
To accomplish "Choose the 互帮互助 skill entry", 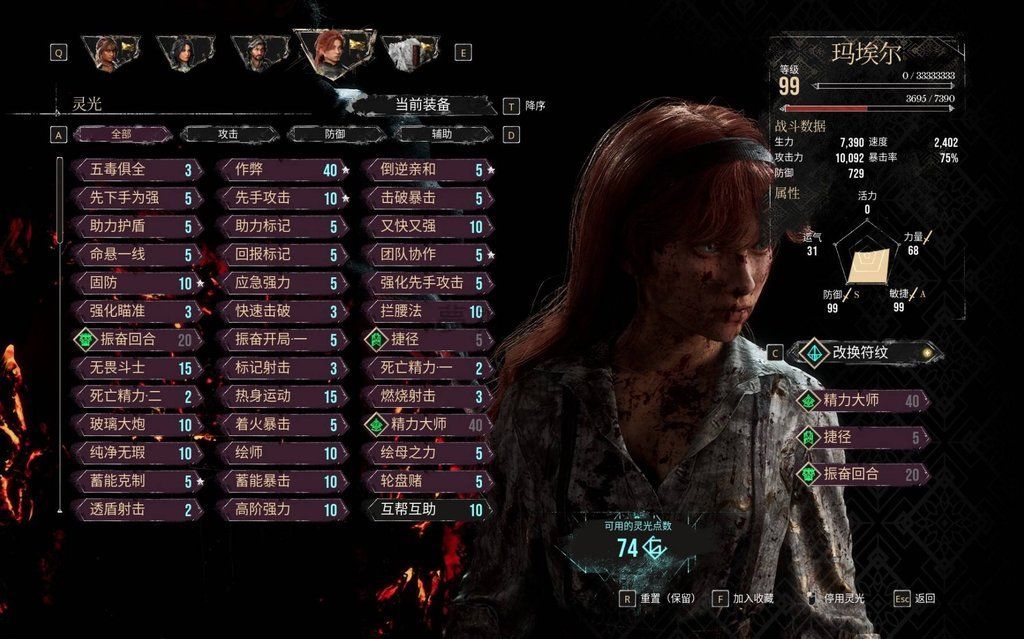I will point(425,510).
